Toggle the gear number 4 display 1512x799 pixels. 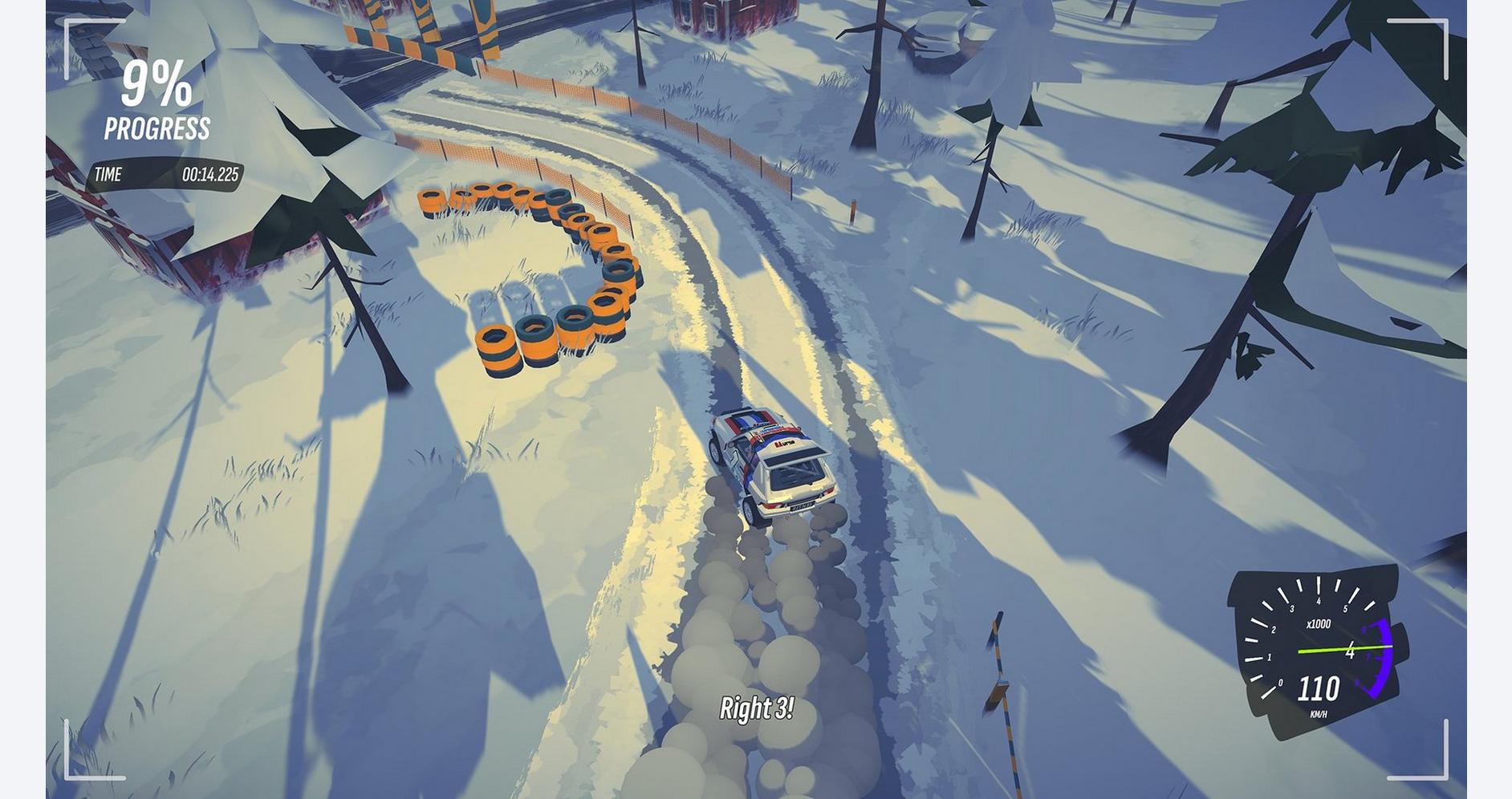coord(1350,651)
